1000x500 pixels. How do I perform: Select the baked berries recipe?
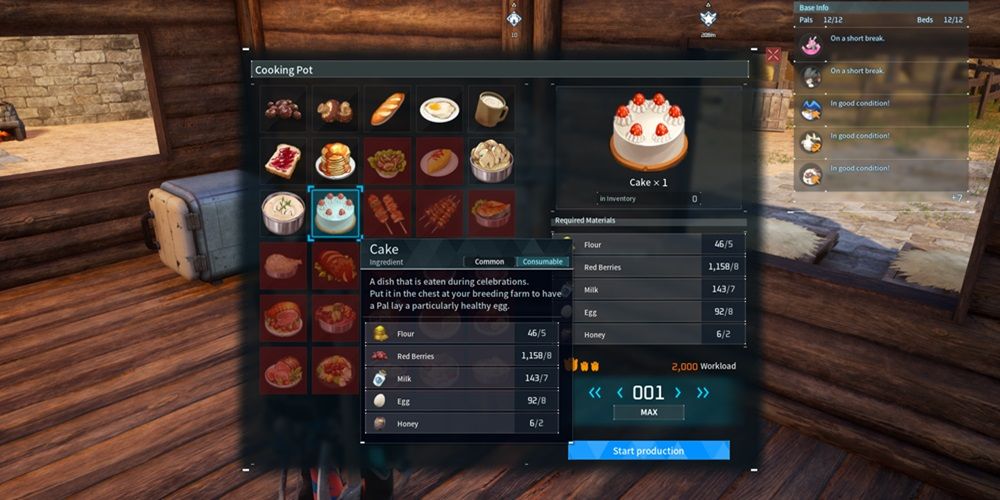(x=283, y=108)
